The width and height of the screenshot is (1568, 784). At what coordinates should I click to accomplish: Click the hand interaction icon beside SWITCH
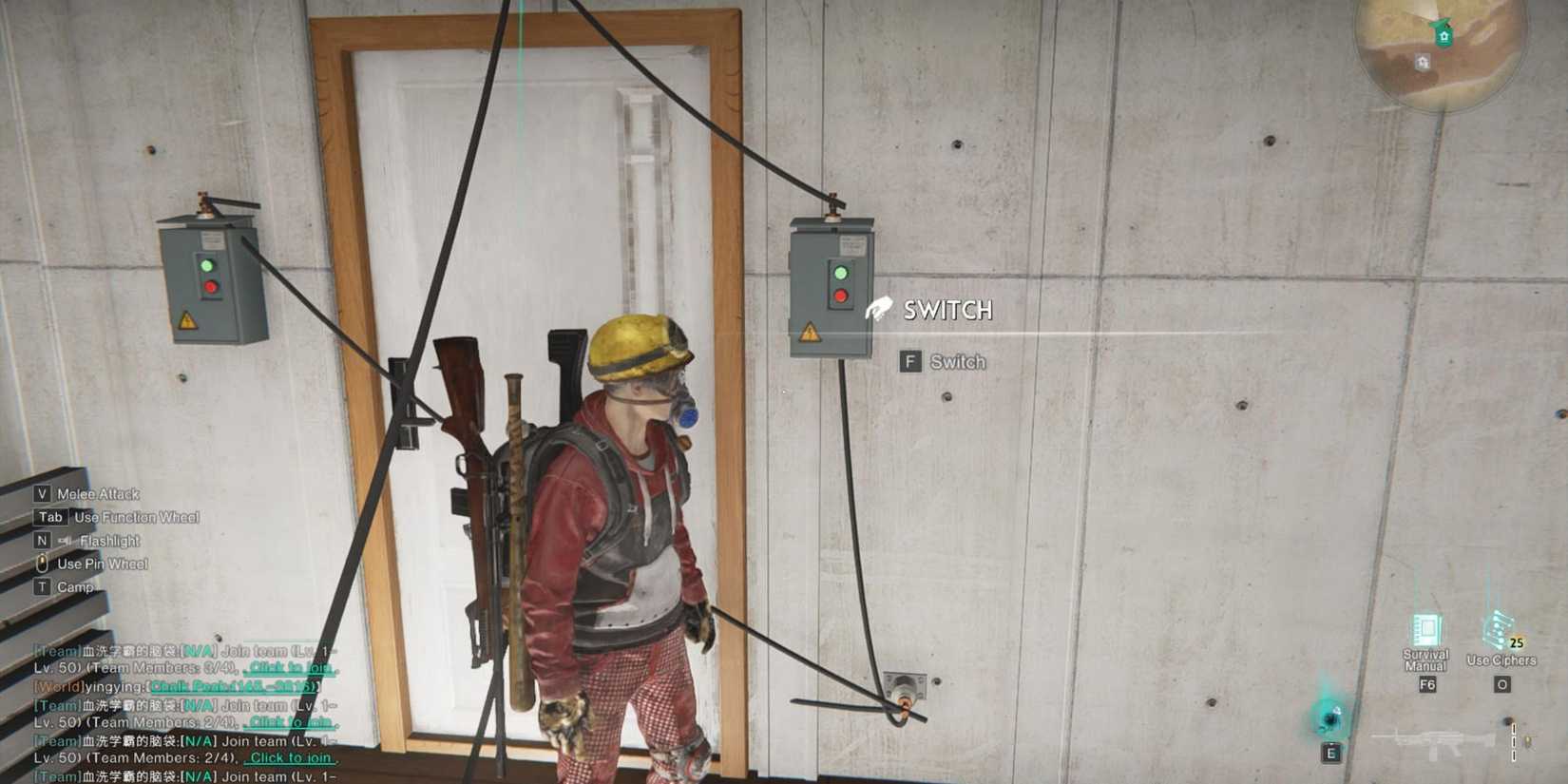(x=879, y=308)
